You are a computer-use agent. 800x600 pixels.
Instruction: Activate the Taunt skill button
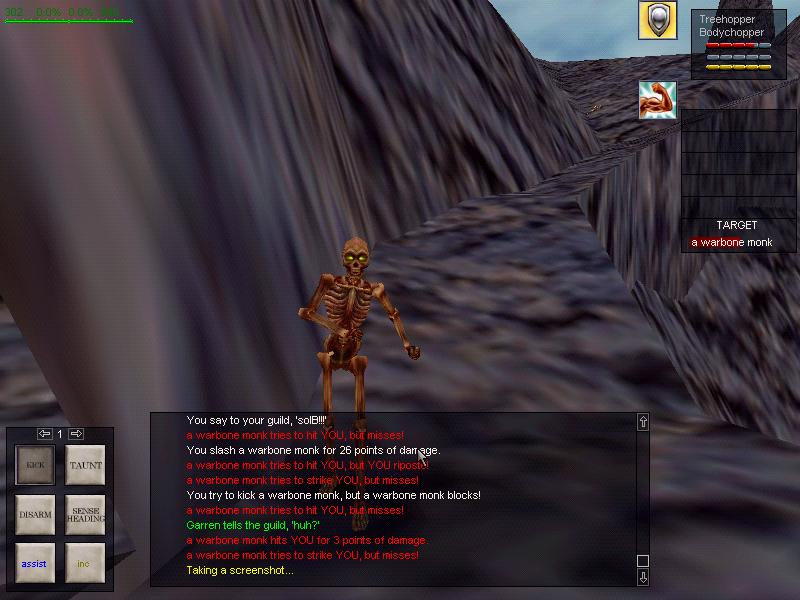85,465
